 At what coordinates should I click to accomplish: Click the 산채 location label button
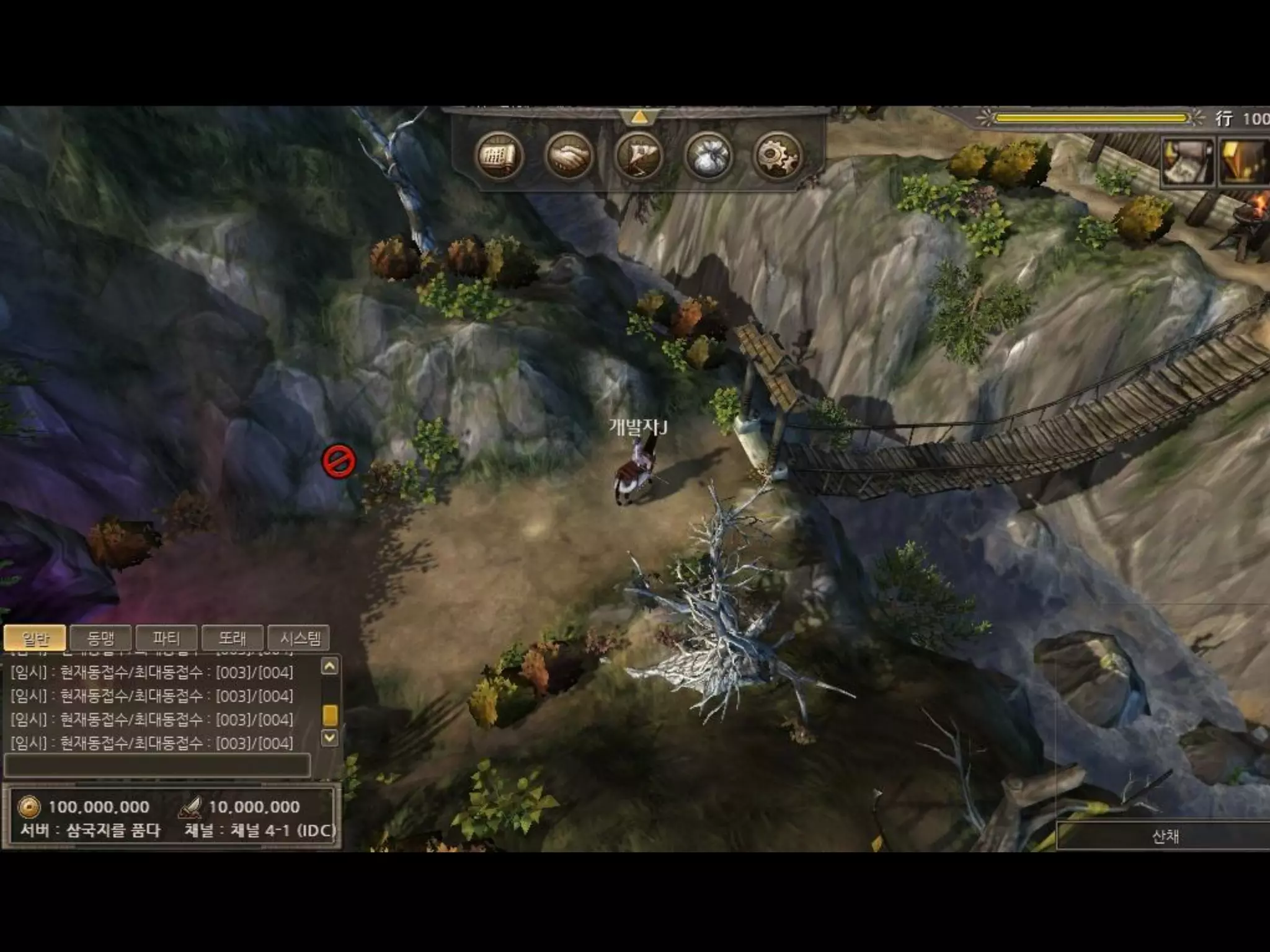coord(1164,836)
